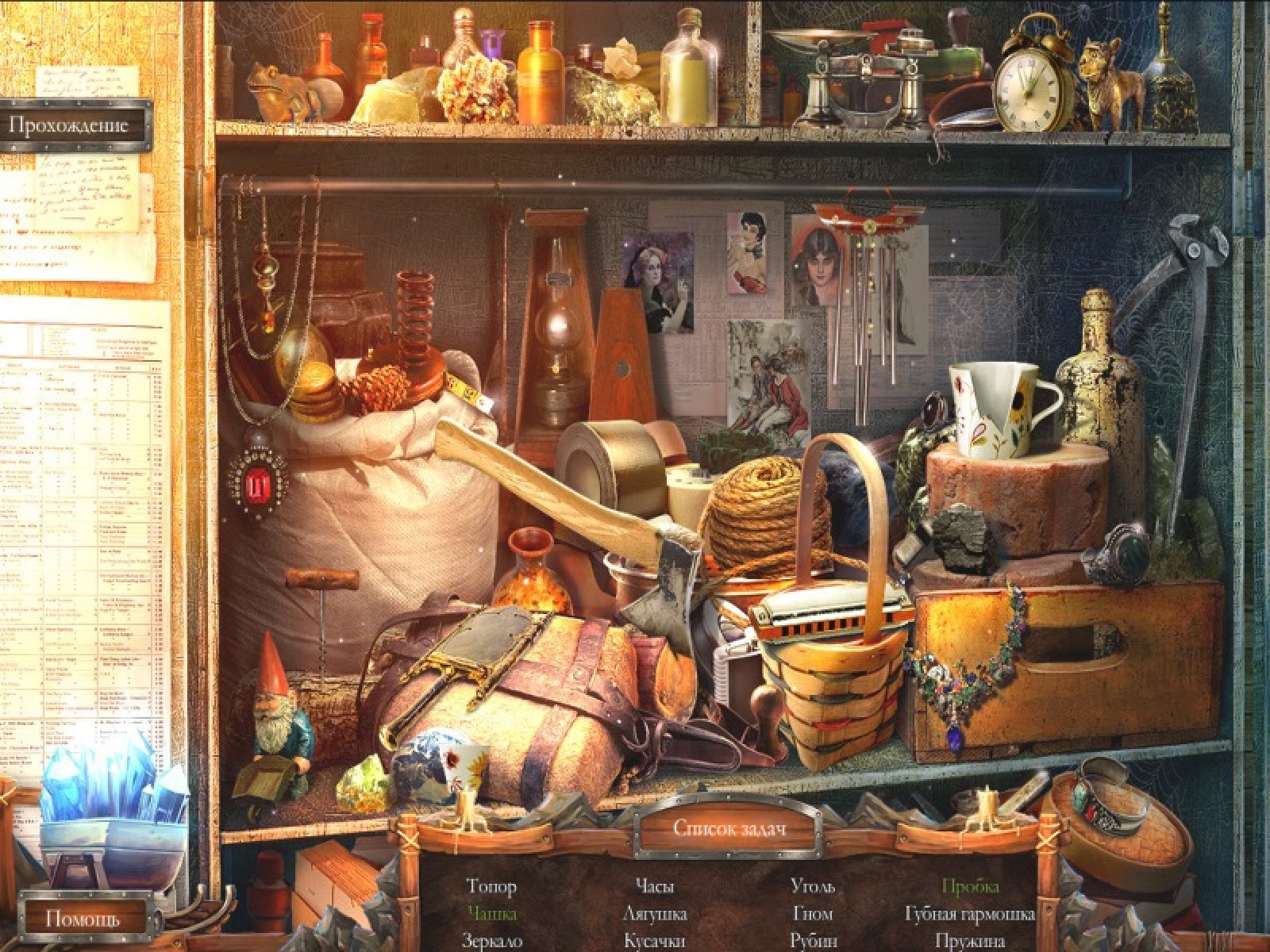This screenshot has width=1270, height=952.
Task: Click the Пружина list entry
Action: 970,941
